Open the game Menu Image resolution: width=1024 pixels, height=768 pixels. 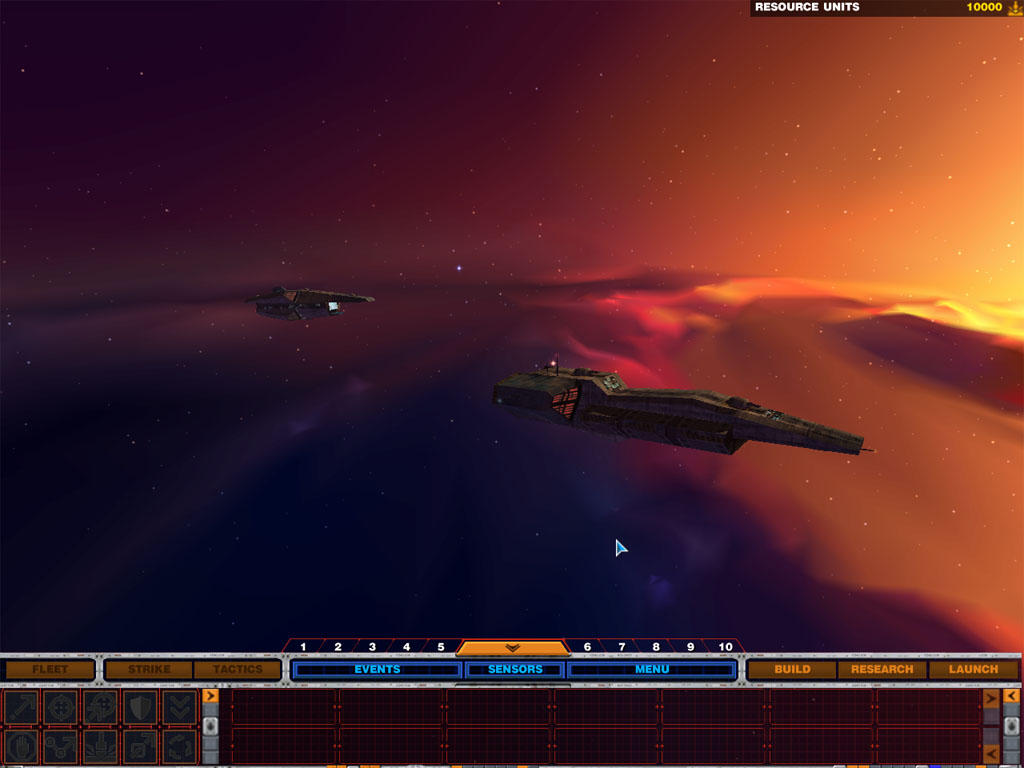pos(652,669)
